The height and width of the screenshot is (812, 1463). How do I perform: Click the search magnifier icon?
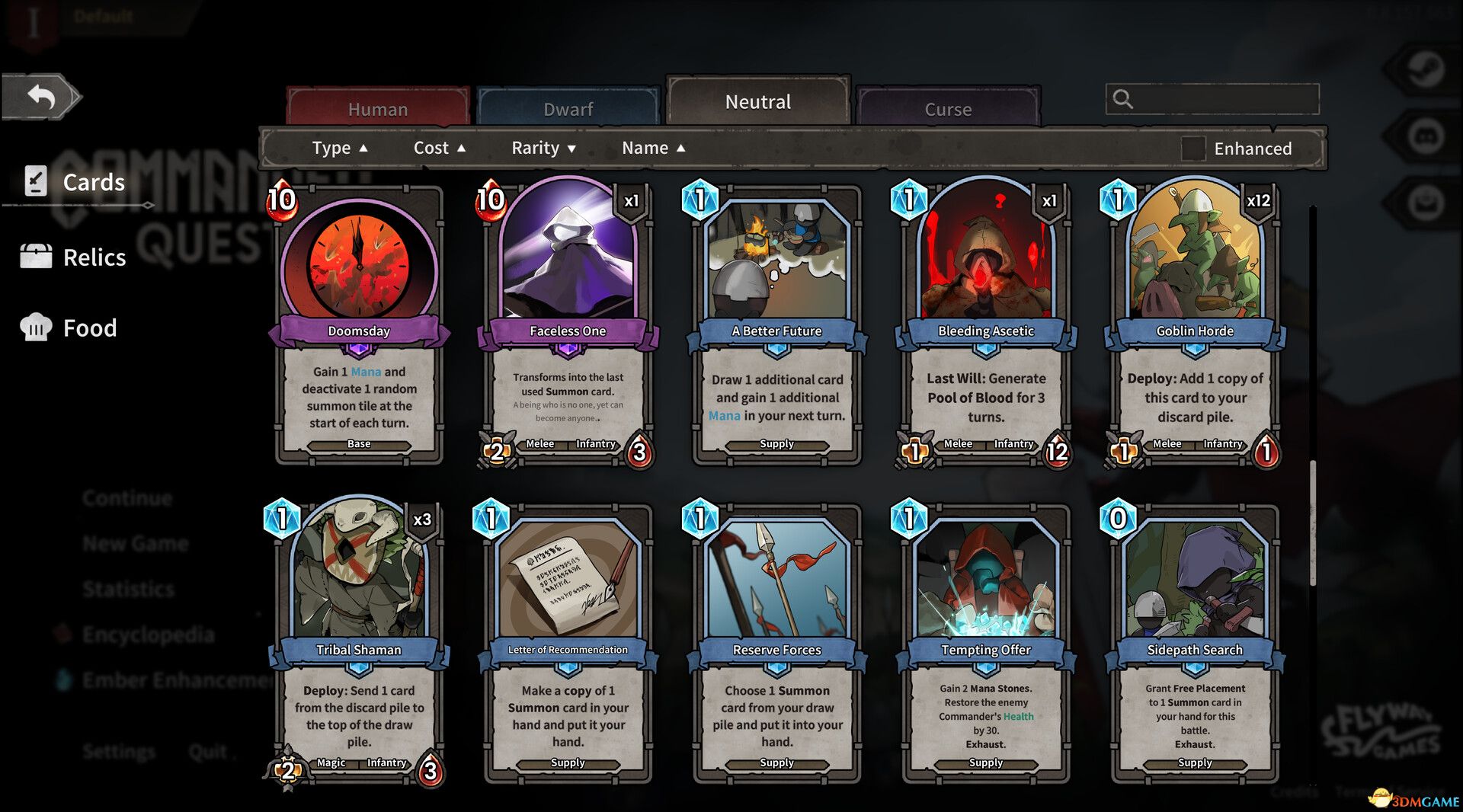click(x=1123, y=99)
